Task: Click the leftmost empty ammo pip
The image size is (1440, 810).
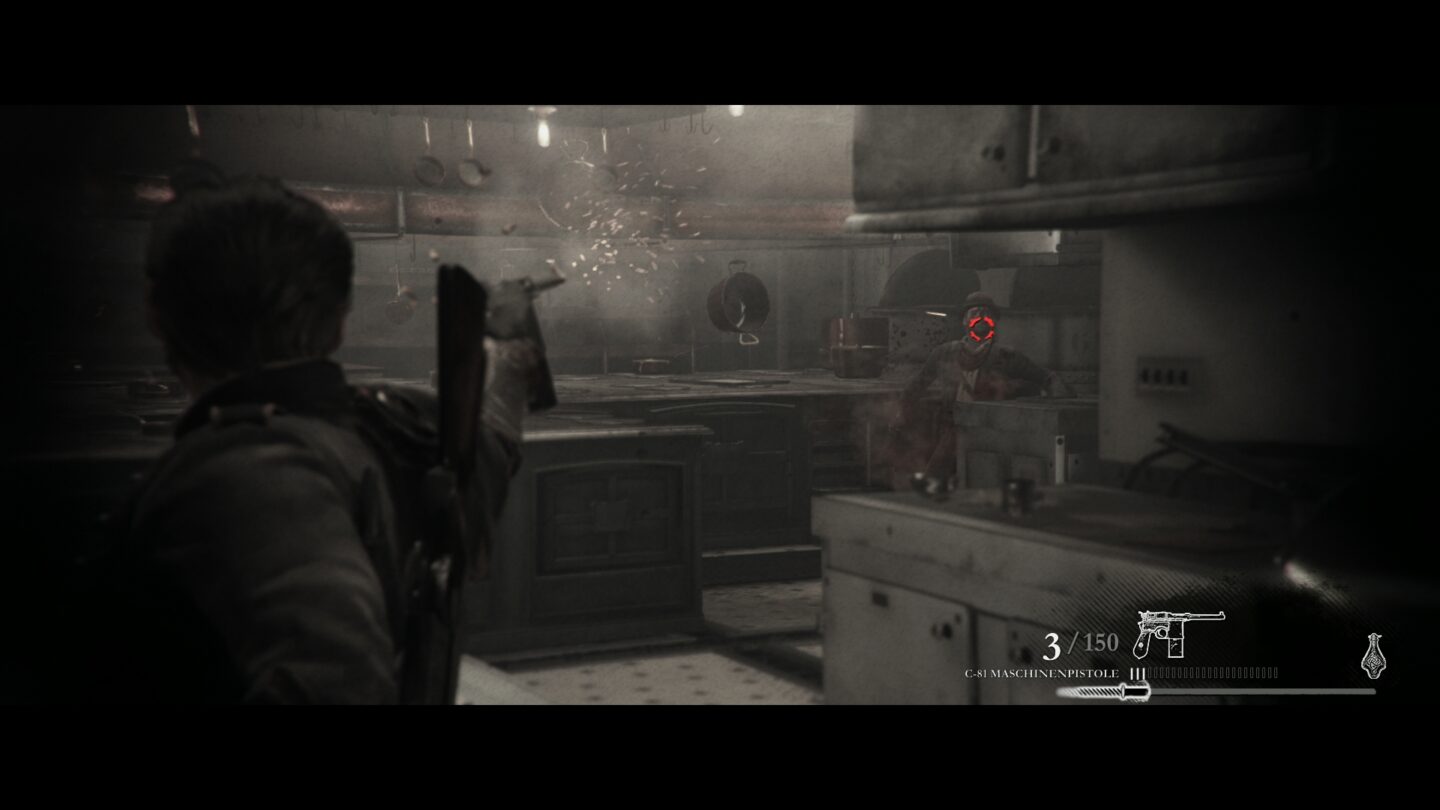Action: 1151,672
